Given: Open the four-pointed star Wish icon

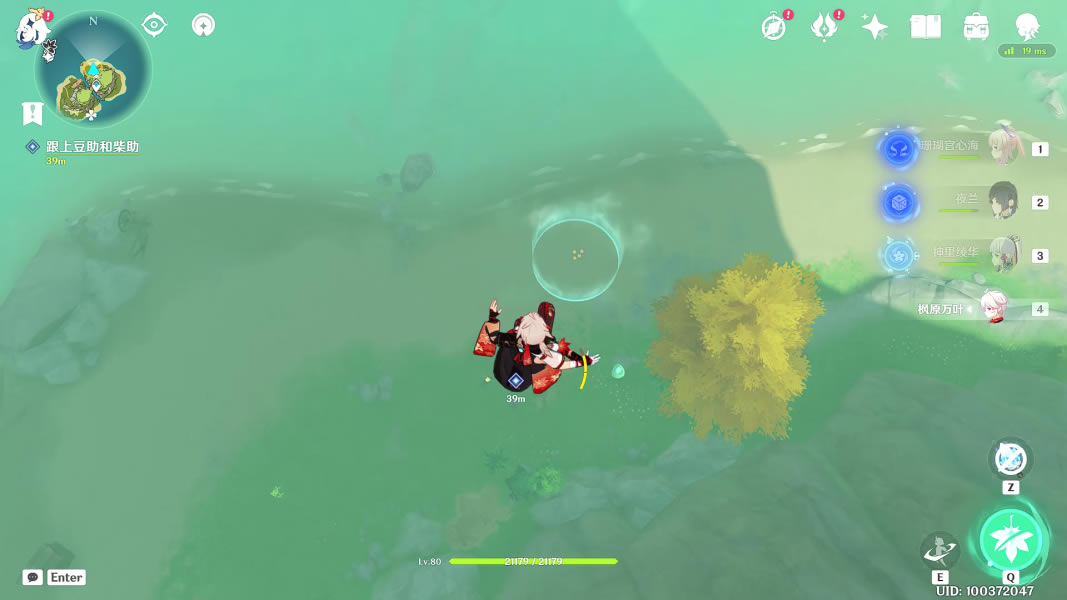Looking at the screenshot, I should pos(875,27).
